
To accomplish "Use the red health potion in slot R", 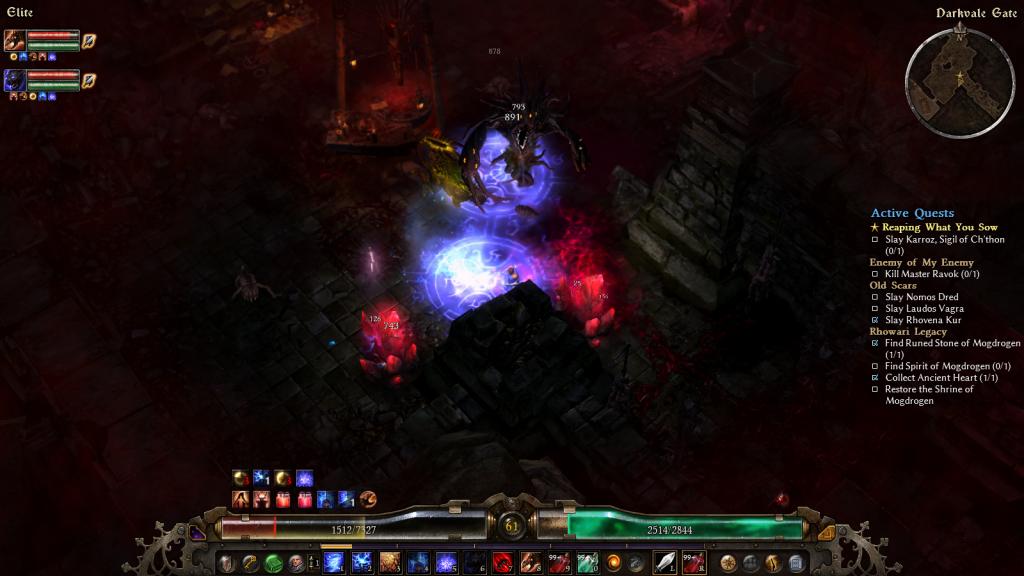I will pos(693,562).
